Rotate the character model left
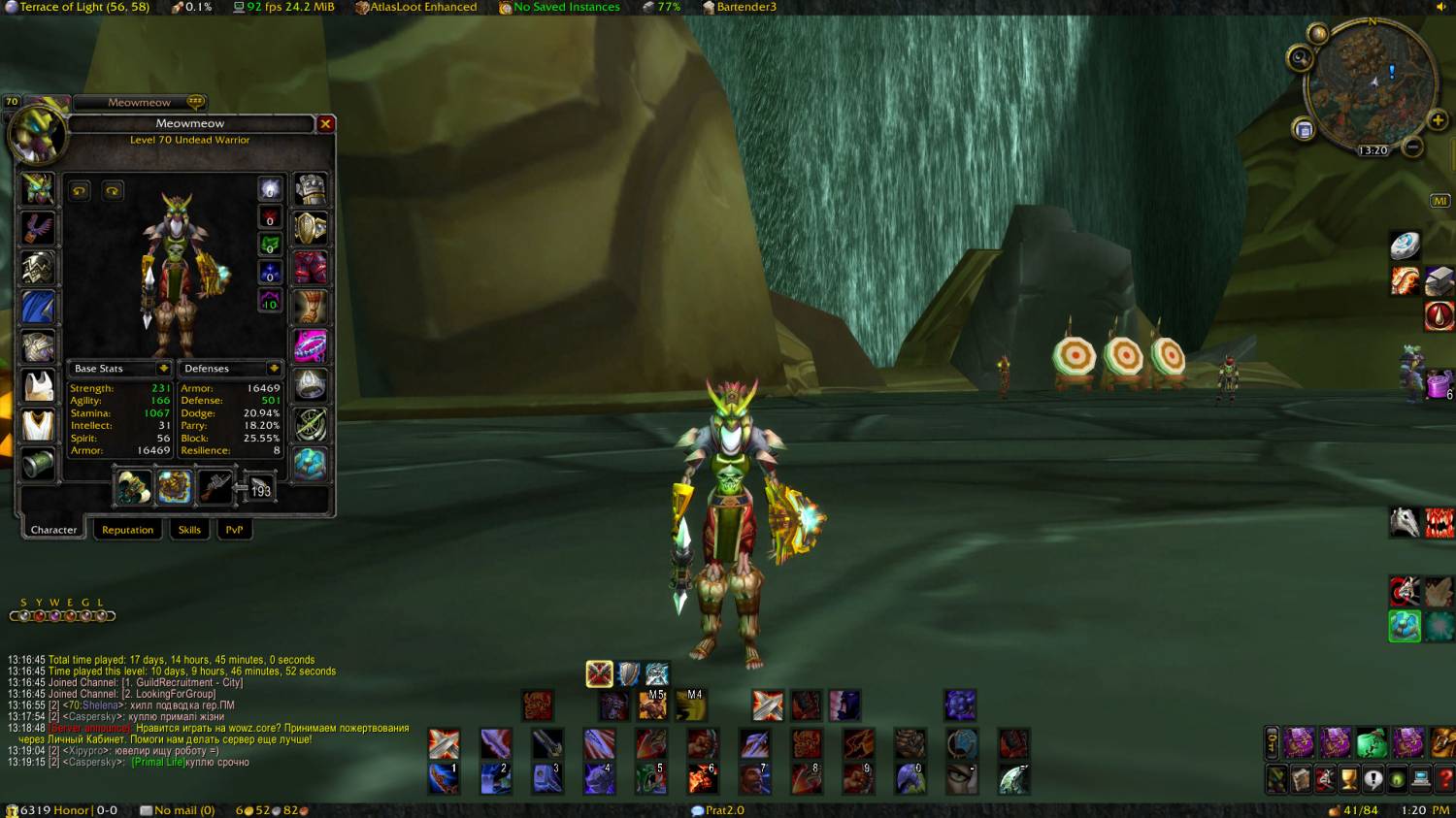This screenshot has height=818, width=1456. (x=80, y=191)
